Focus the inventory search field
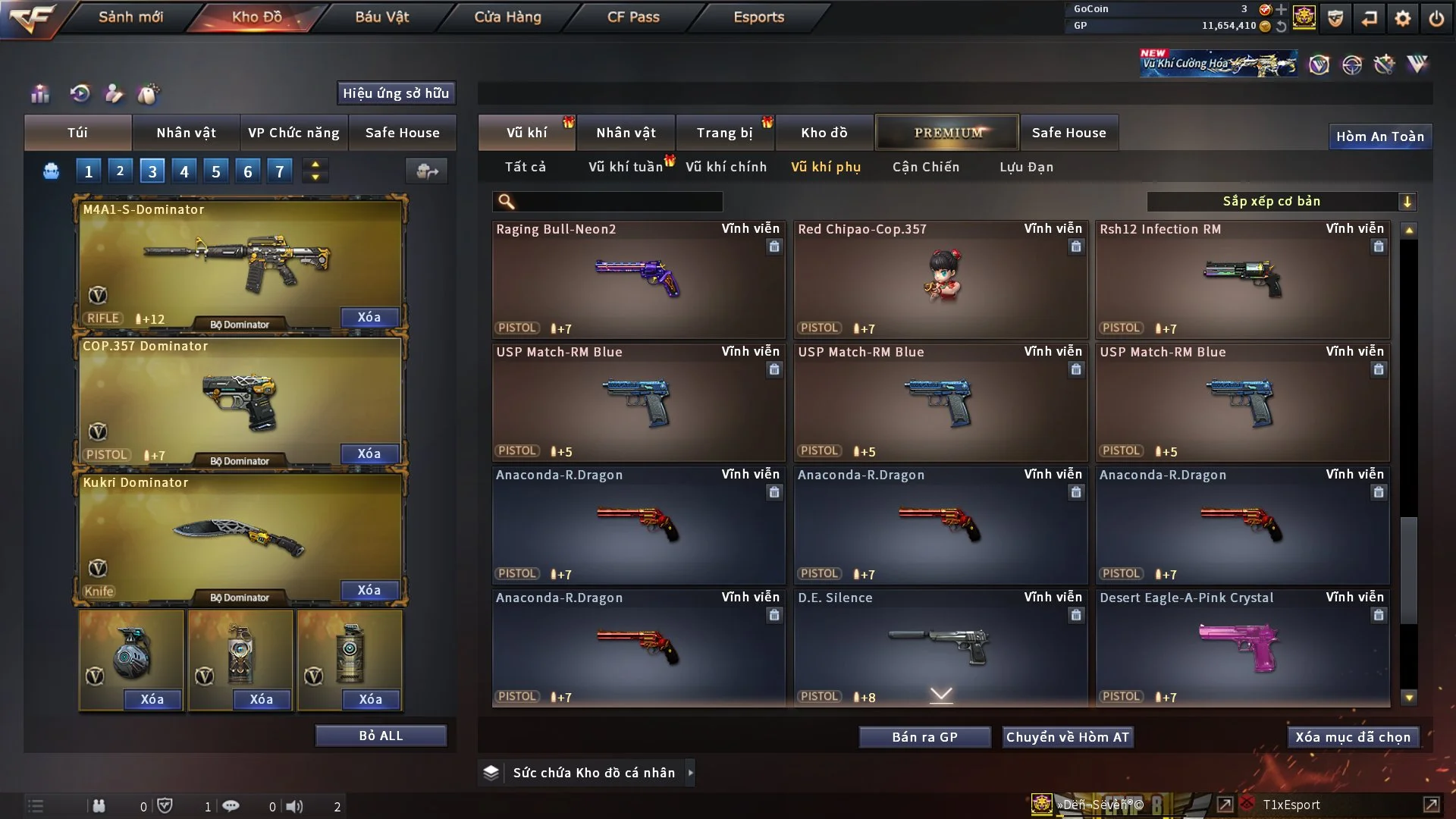The height and width of the screenshot is (819, 1456). (618, 202)
